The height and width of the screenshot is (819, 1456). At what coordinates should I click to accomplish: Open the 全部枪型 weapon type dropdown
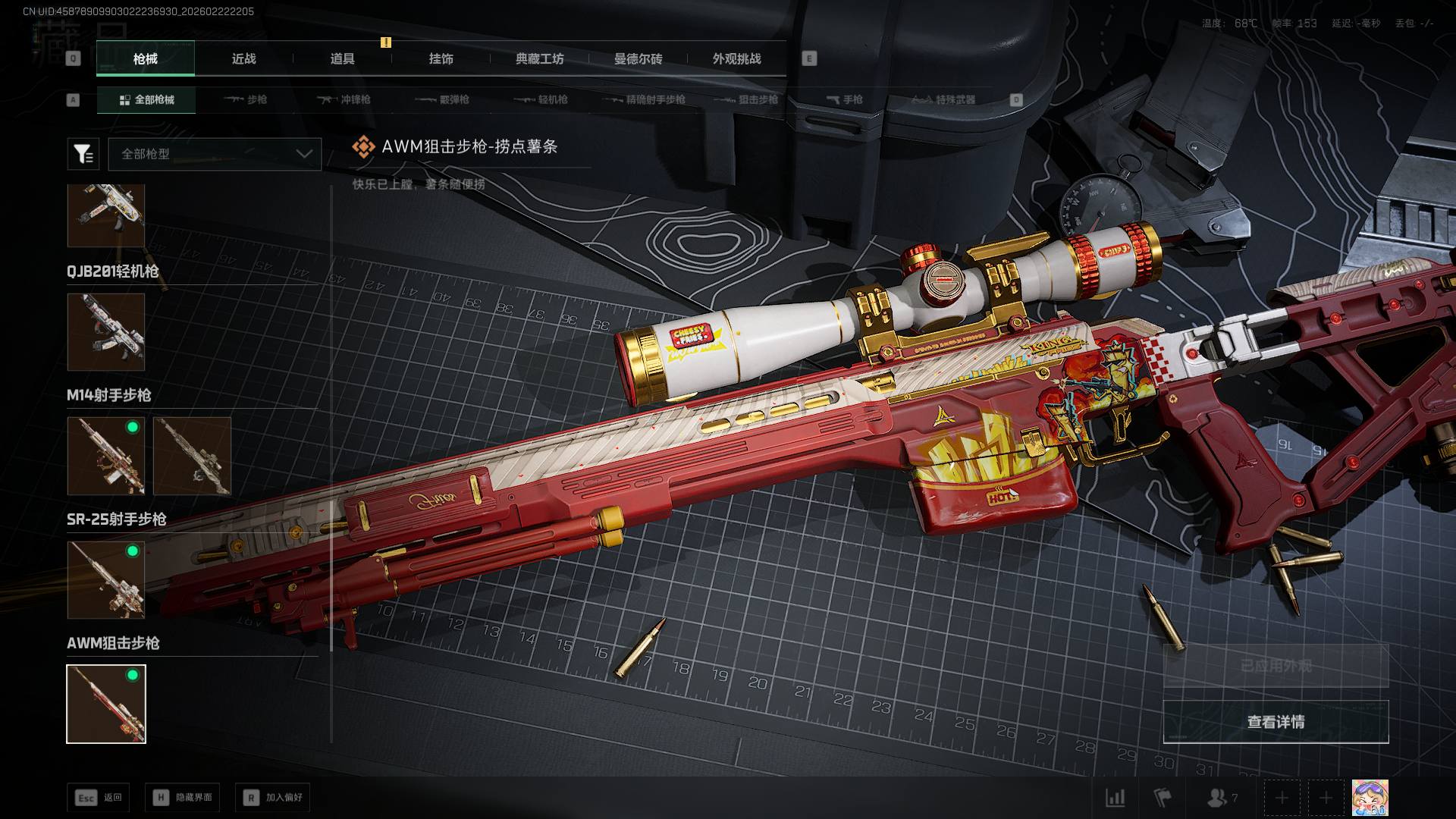[215, 154]
